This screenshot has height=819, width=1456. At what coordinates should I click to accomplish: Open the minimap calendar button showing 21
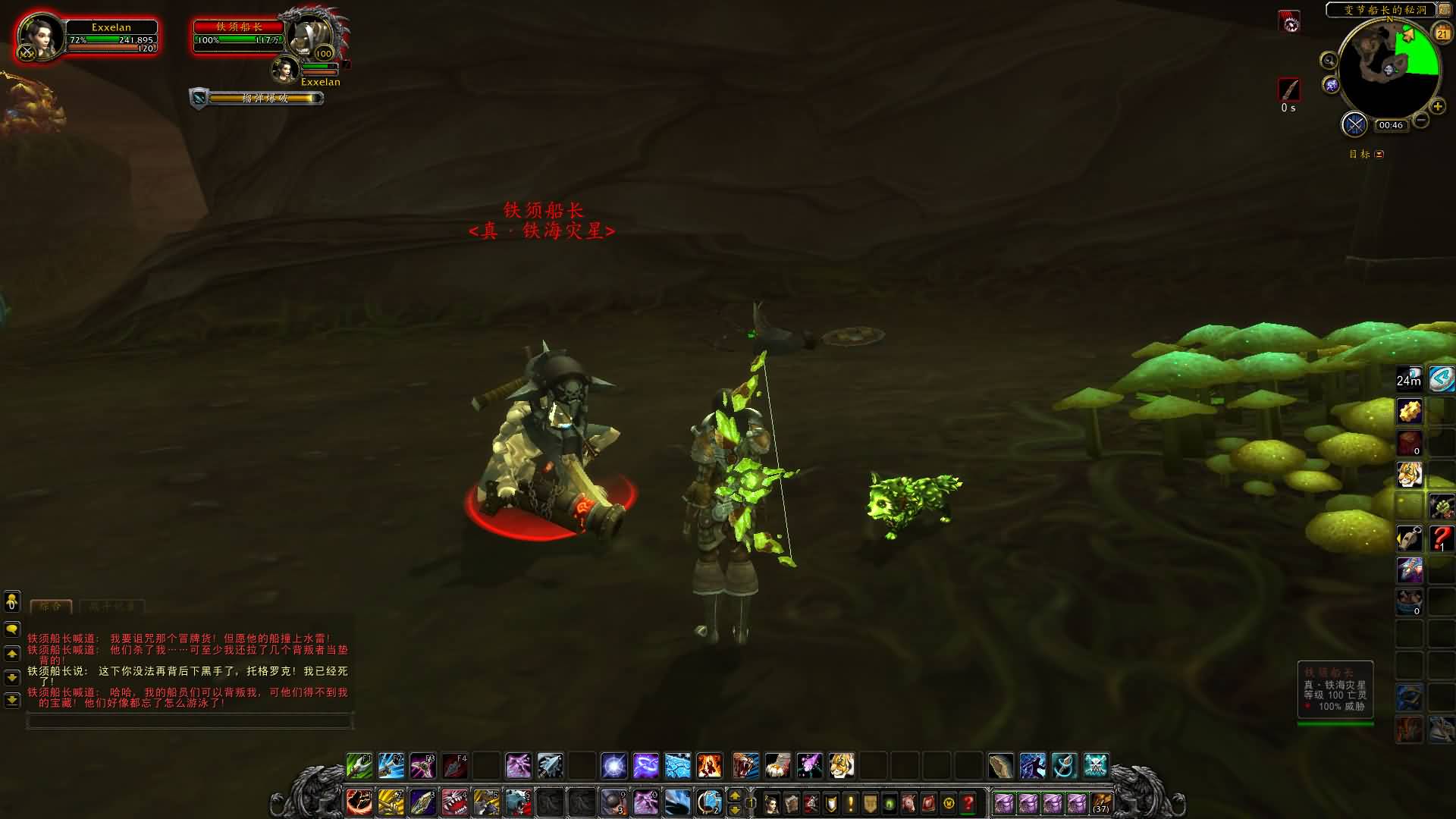click(1442, 33)
